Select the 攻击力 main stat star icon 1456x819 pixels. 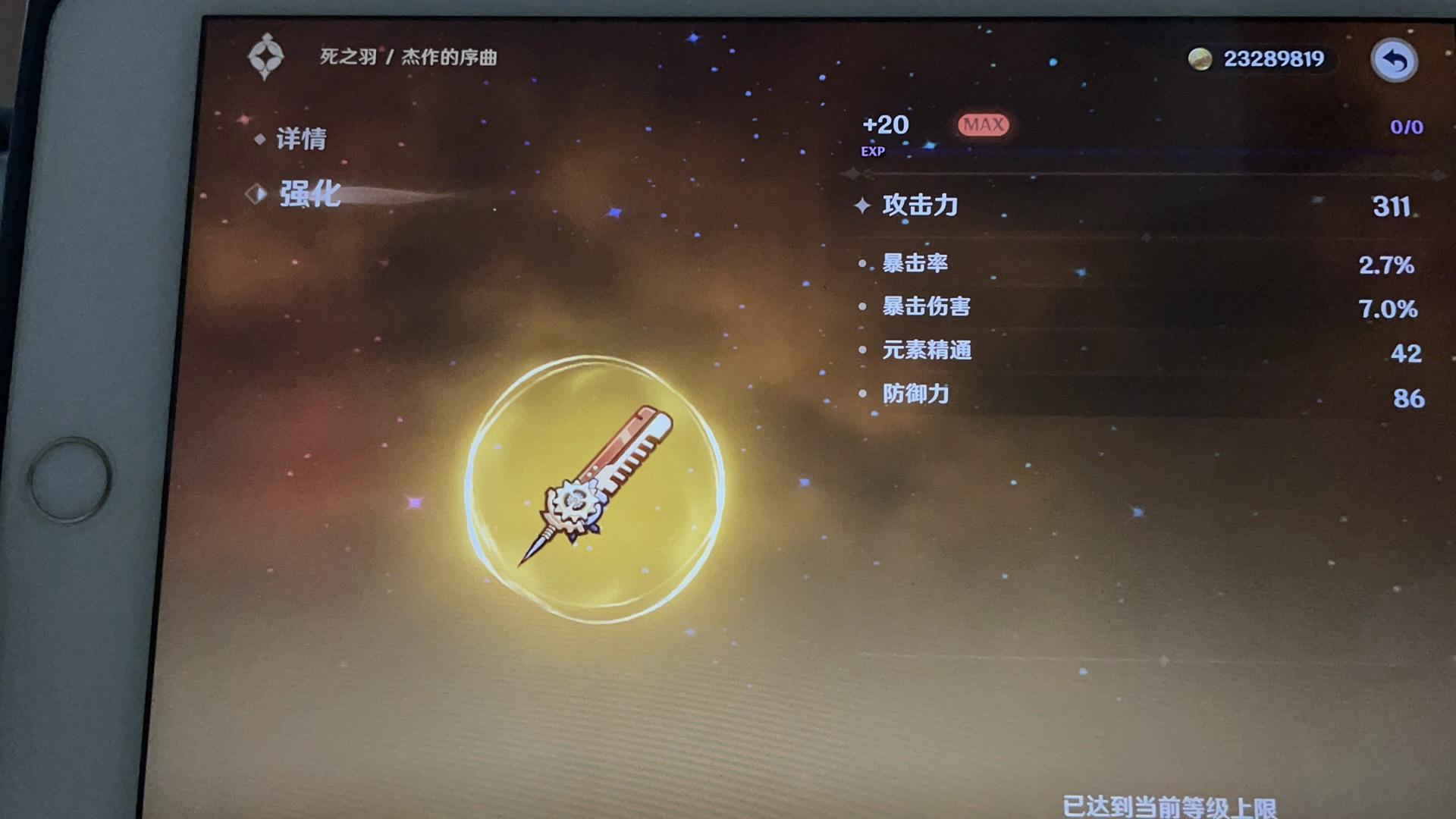pyautogui.click(x=864, y=205)
